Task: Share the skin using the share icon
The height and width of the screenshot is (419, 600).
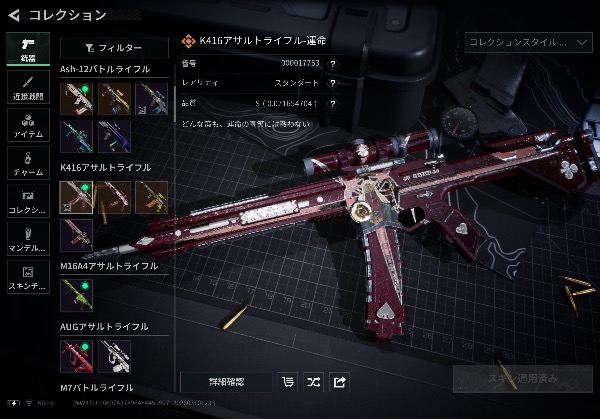Action: [339, 381]
